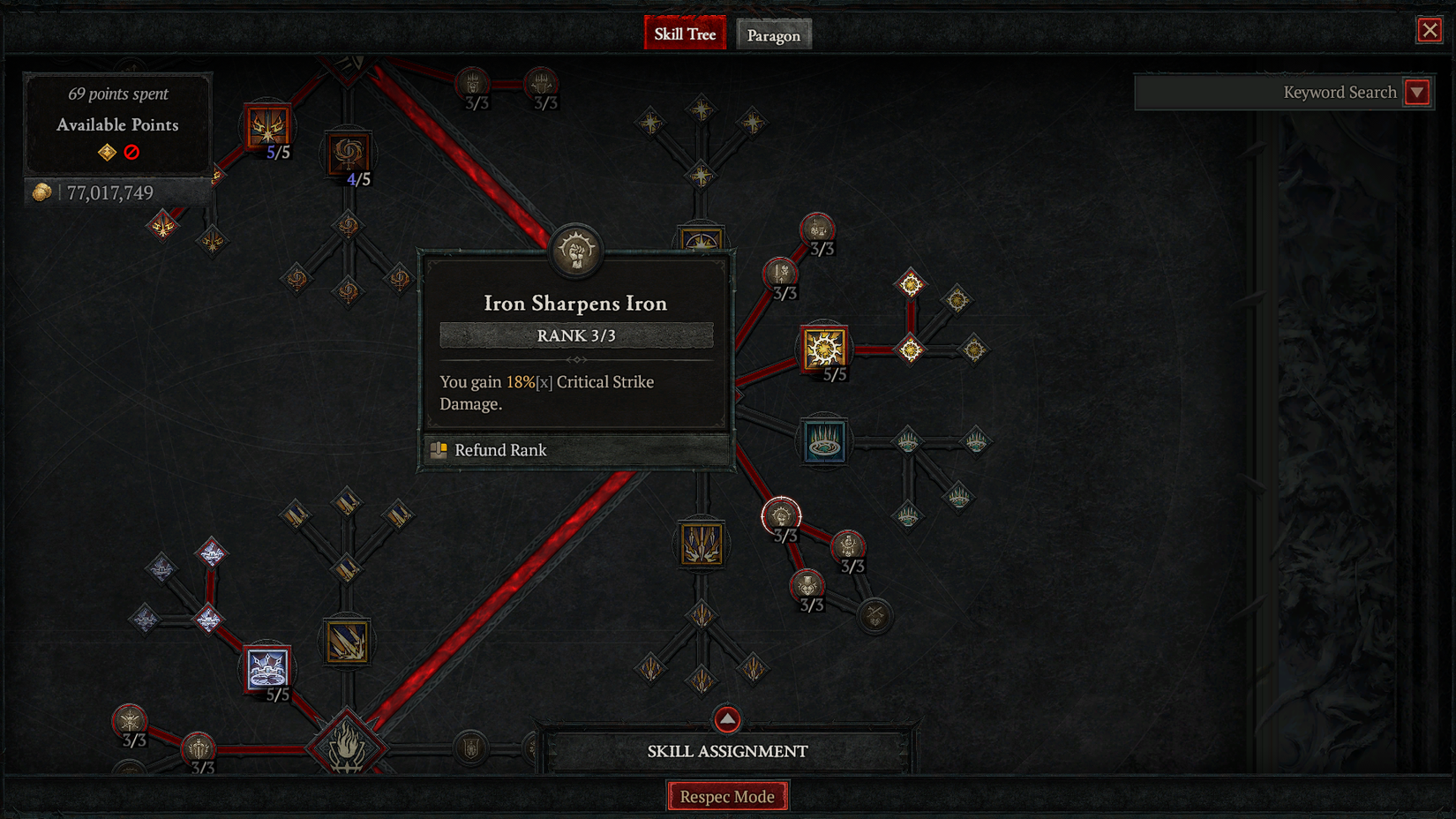Click Refund Rank on Iron Sharpens Iron
The height and width of the screenshot is (819, 1456).
(x=499, y=450)
